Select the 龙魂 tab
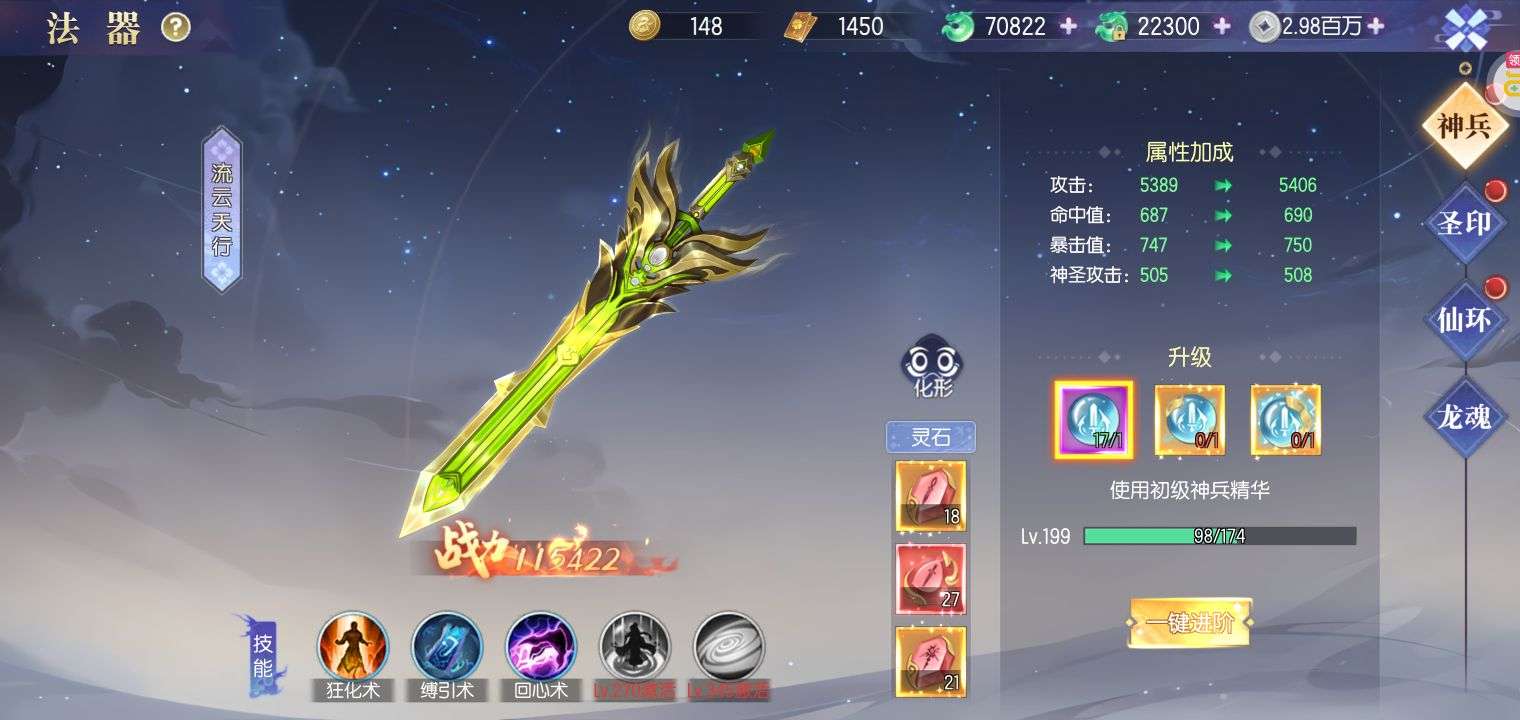The width and height of the screenshot is (1520, 720). click(x=1465, y=416)
